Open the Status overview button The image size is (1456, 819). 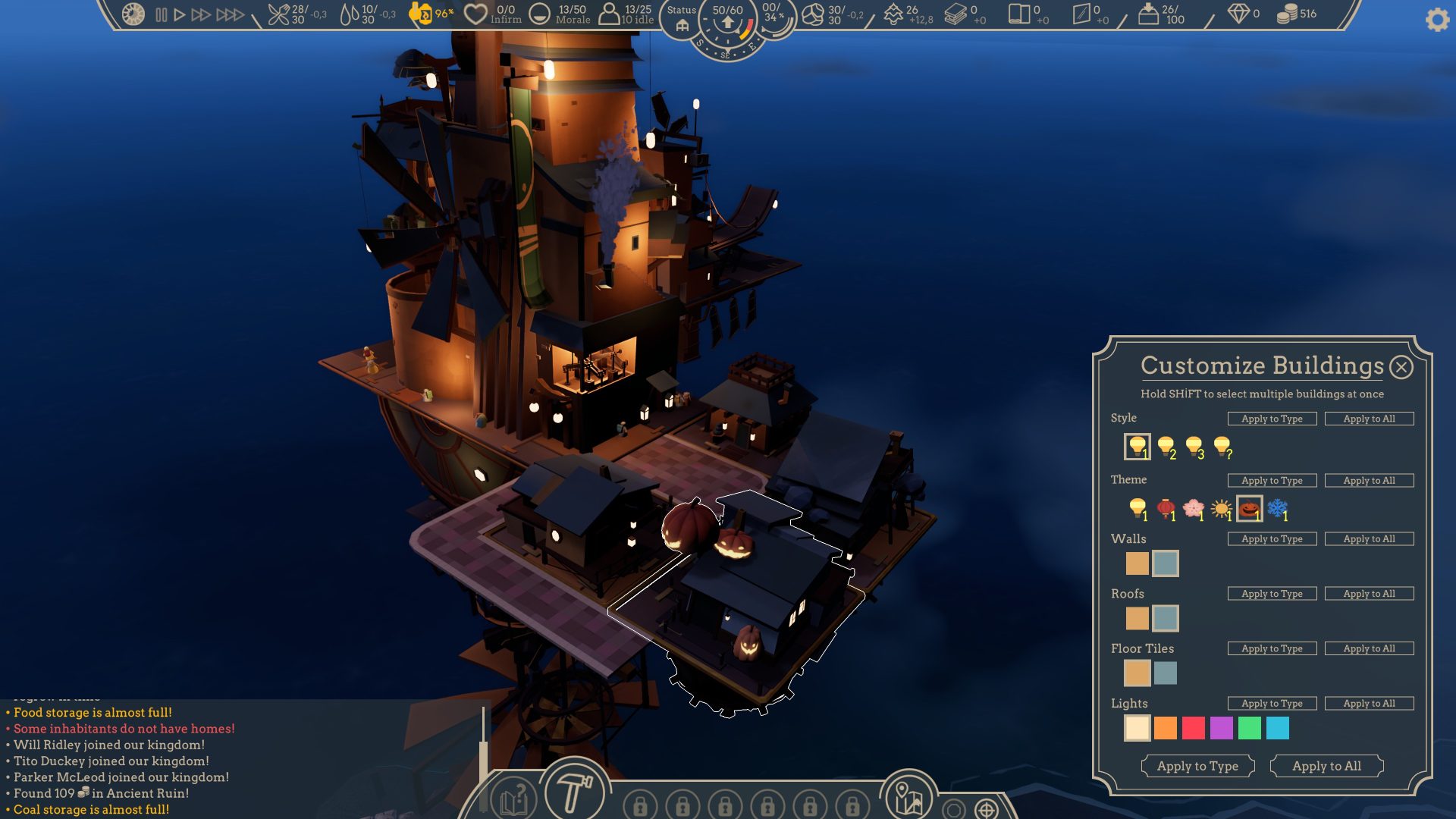coord(681,18)
